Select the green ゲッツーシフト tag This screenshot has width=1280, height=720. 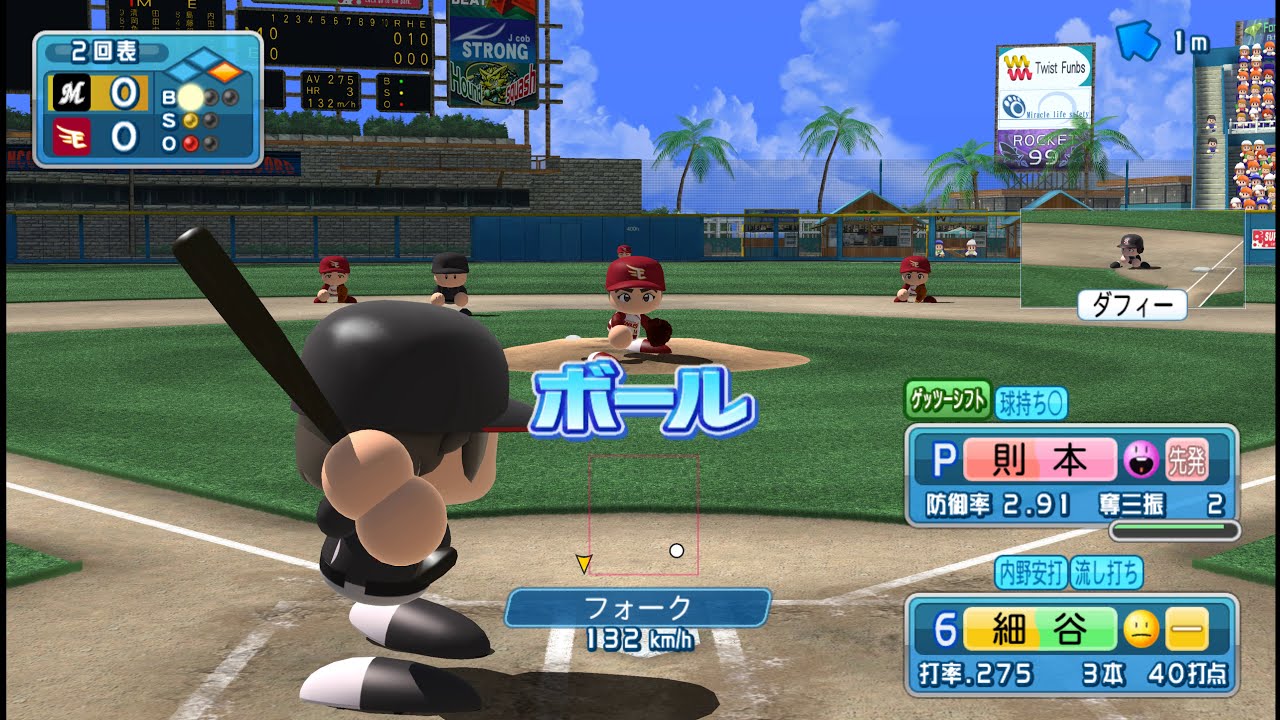click(947, 400)
